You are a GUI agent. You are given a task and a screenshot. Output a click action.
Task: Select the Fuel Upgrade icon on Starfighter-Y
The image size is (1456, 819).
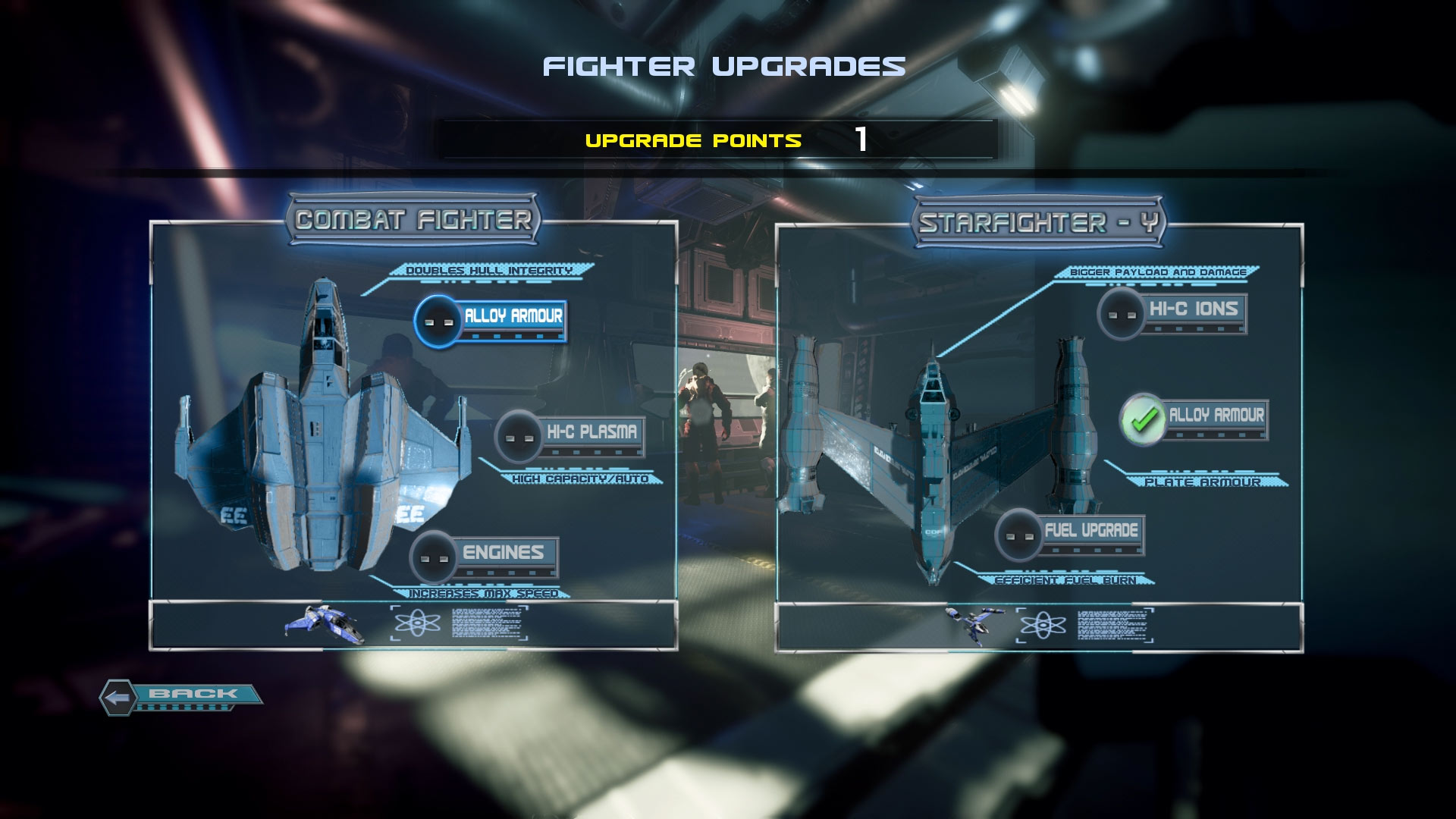pos(1017,535)
